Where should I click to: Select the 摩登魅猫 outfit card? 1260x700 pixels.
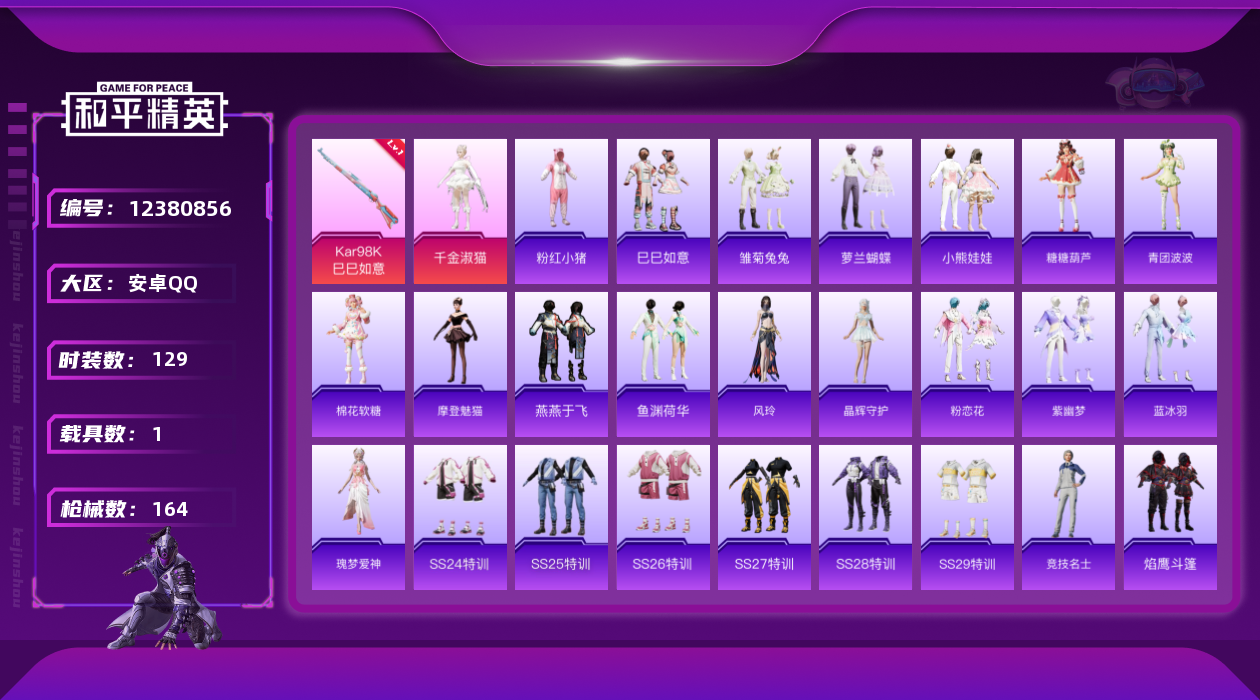pyautogui.click(x=460, y=364)
